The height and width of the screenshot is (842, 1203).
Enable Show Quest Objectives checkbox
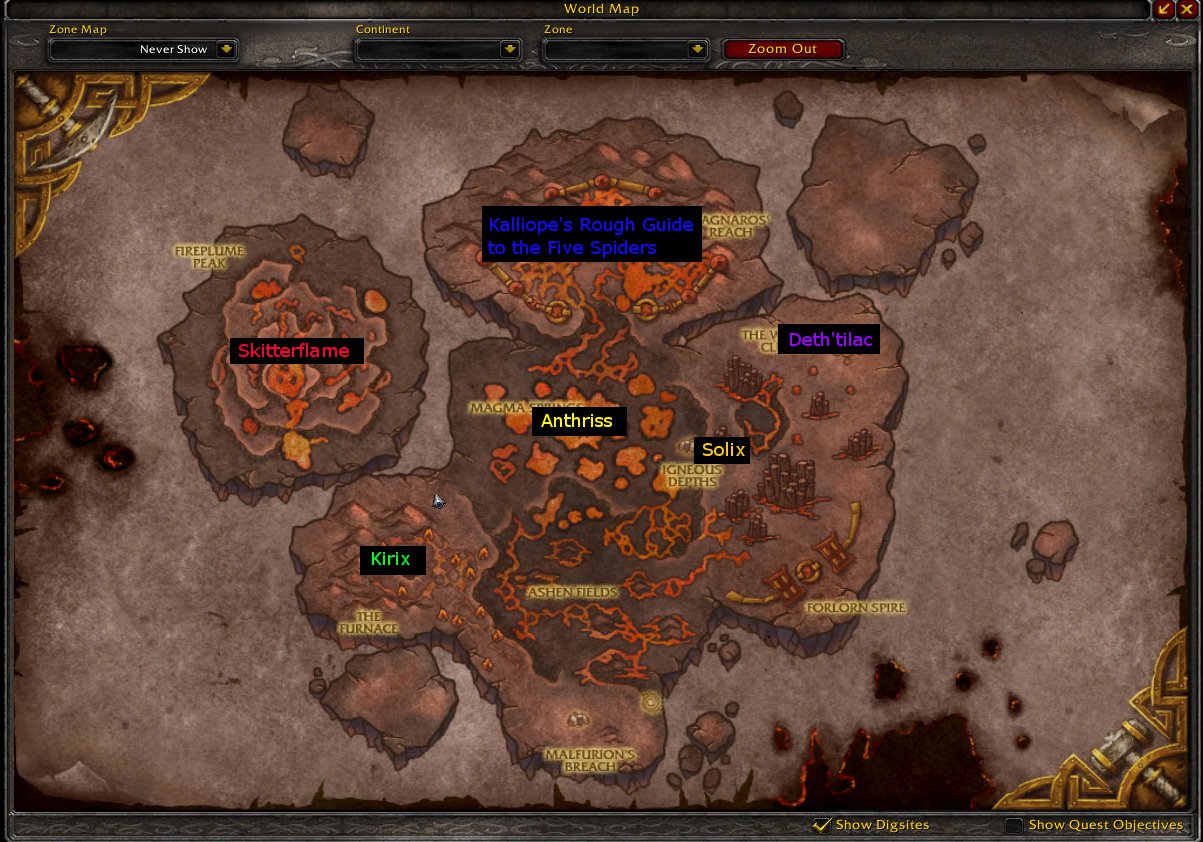pos(1014,825)
